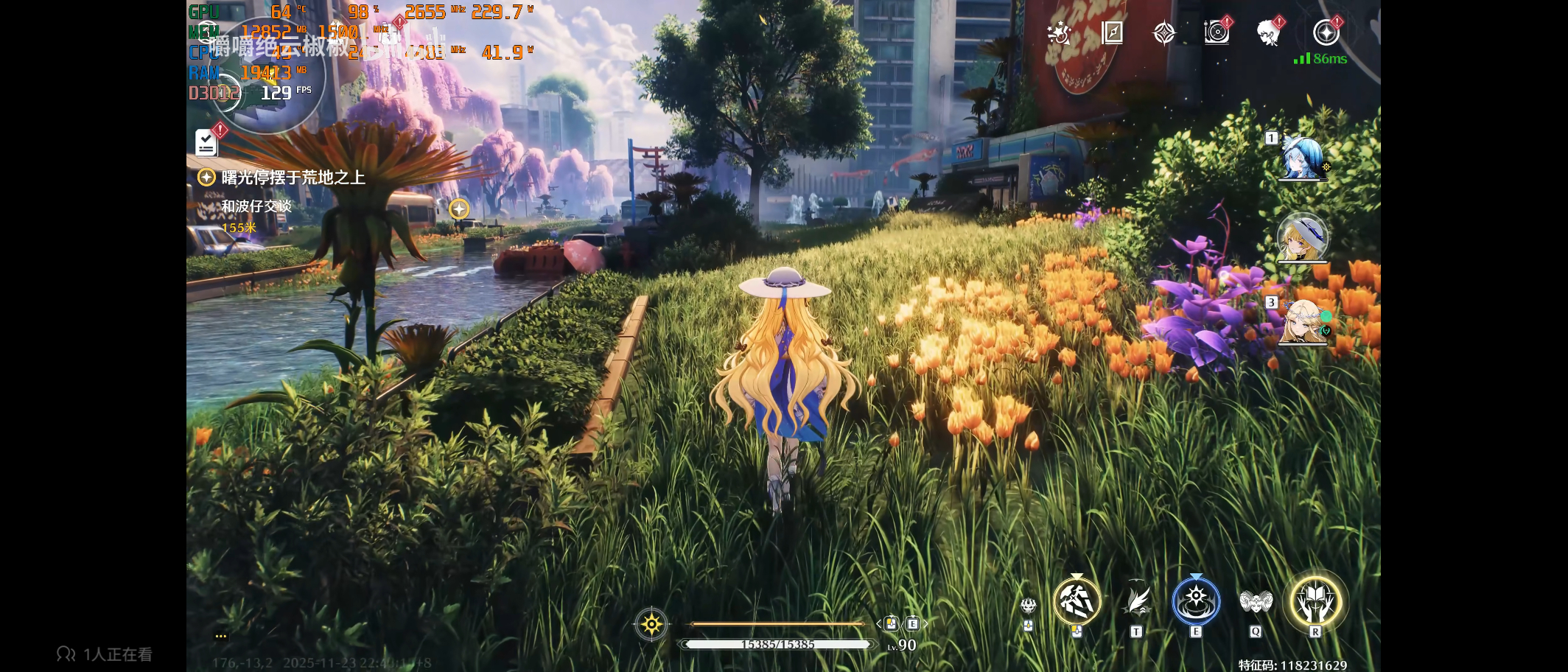Screen dimensions: 1568x672
Task: Click the quest checklist icon
Action: click(x=206, y=143)
